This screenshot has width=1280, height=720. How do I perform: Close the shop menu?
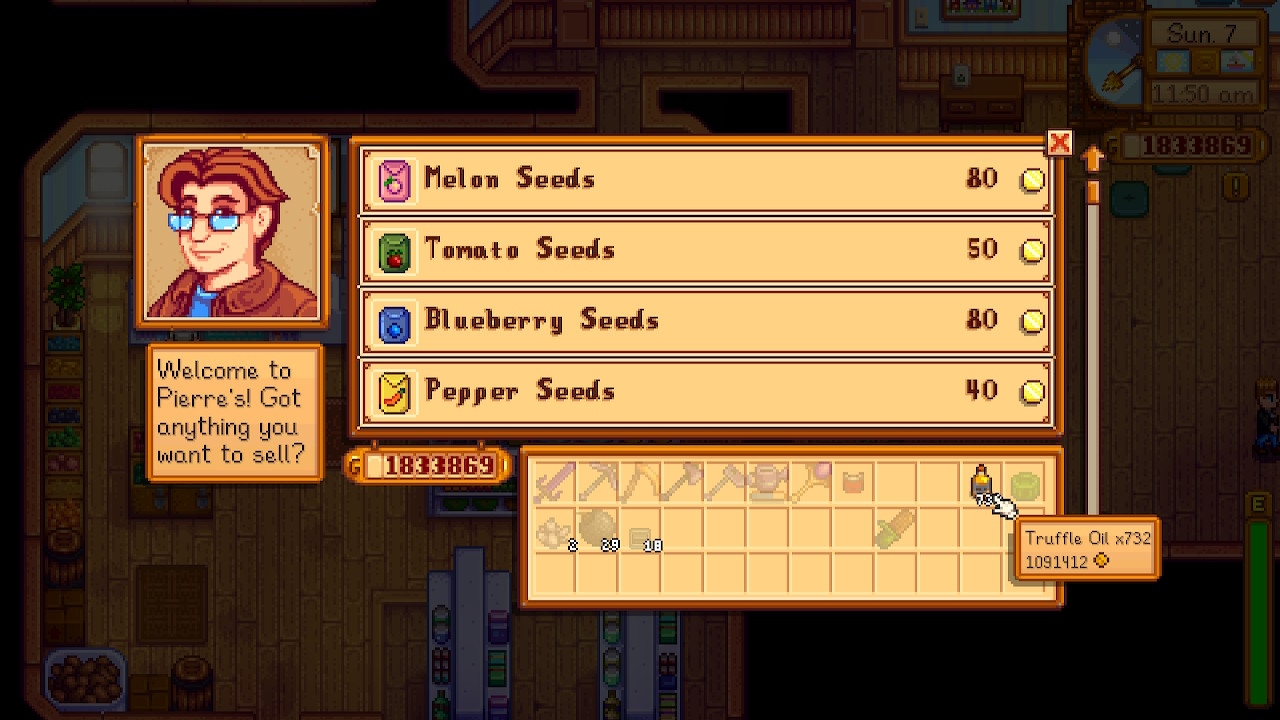[1059, 143]
